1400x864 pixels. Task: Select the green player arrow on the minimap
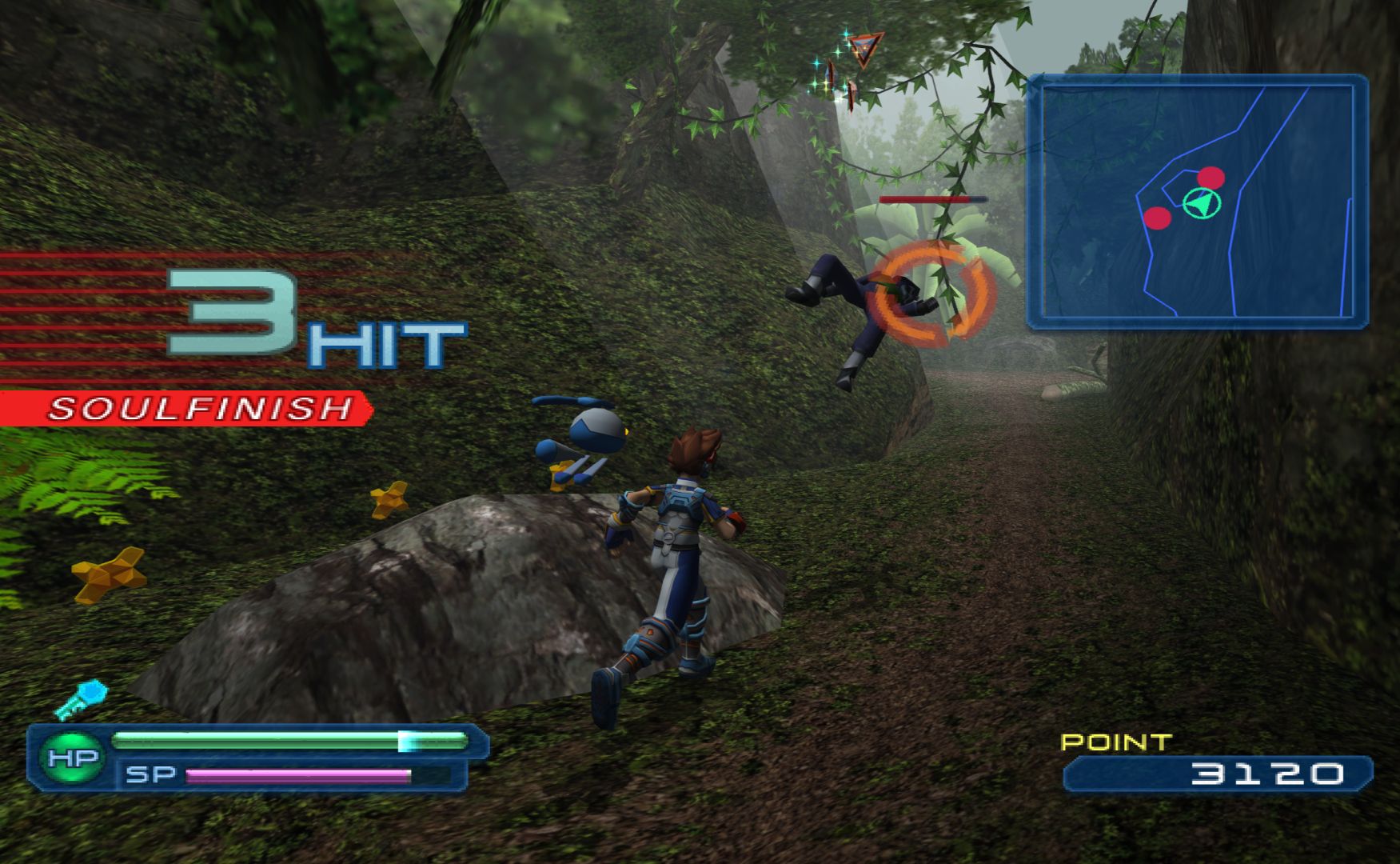click(x=1201, y=204)
